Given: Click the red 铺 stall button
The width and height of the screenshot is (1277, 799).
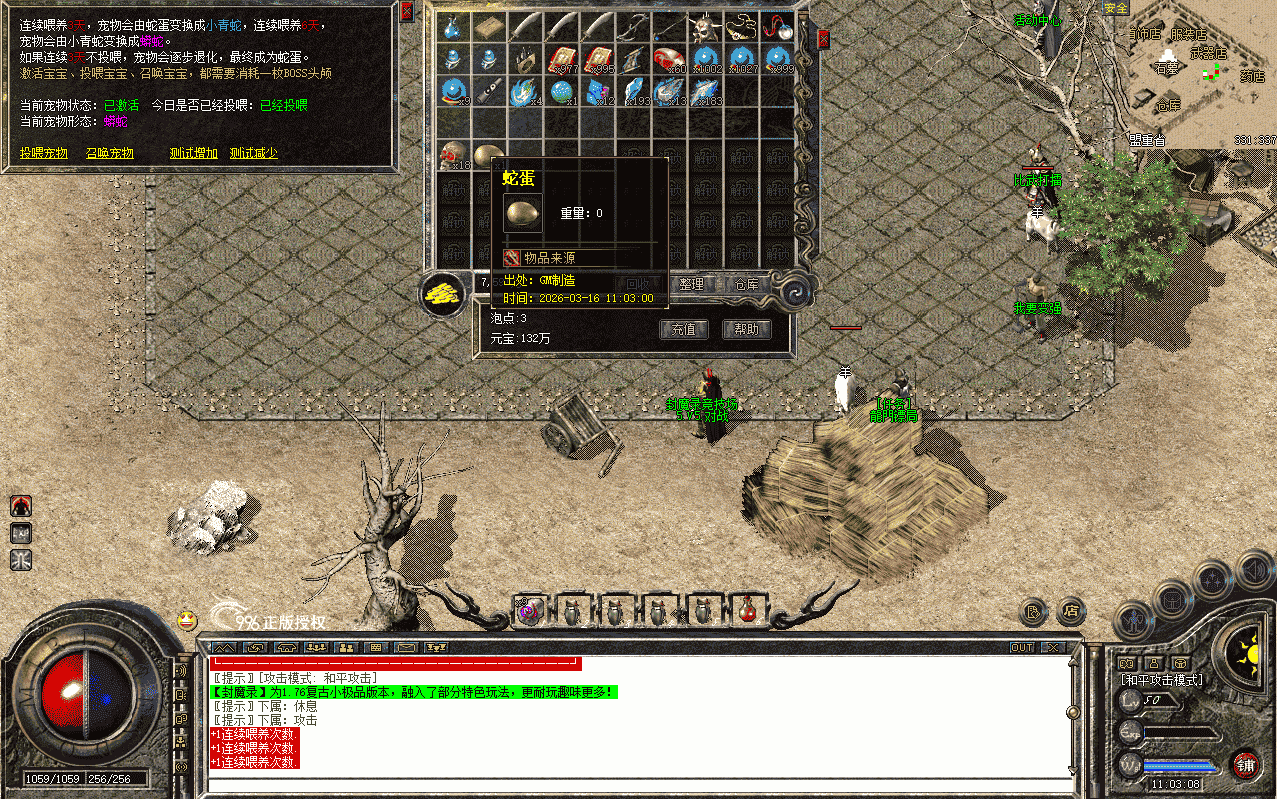Looking at the screenshot, I should [1246, 766].
